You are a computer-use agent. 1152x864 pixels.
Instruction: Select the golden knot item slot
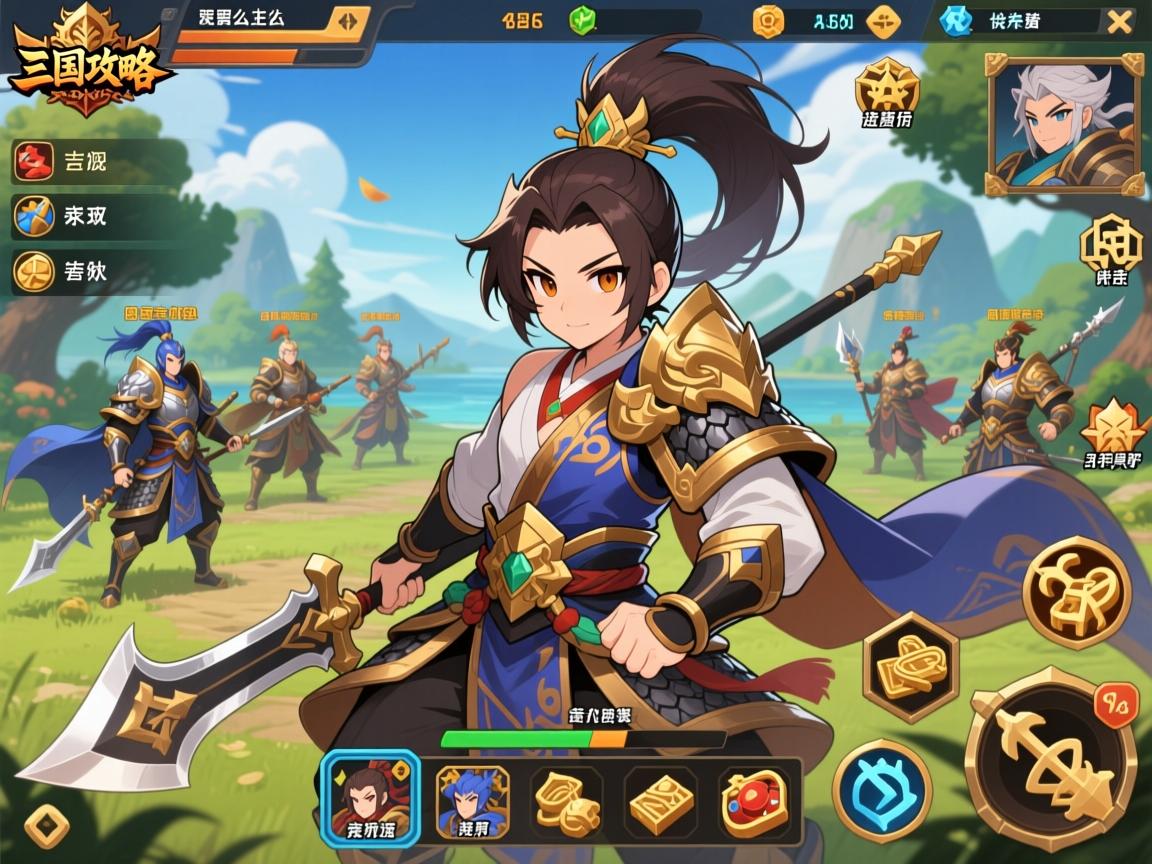[x=566, y=801]
